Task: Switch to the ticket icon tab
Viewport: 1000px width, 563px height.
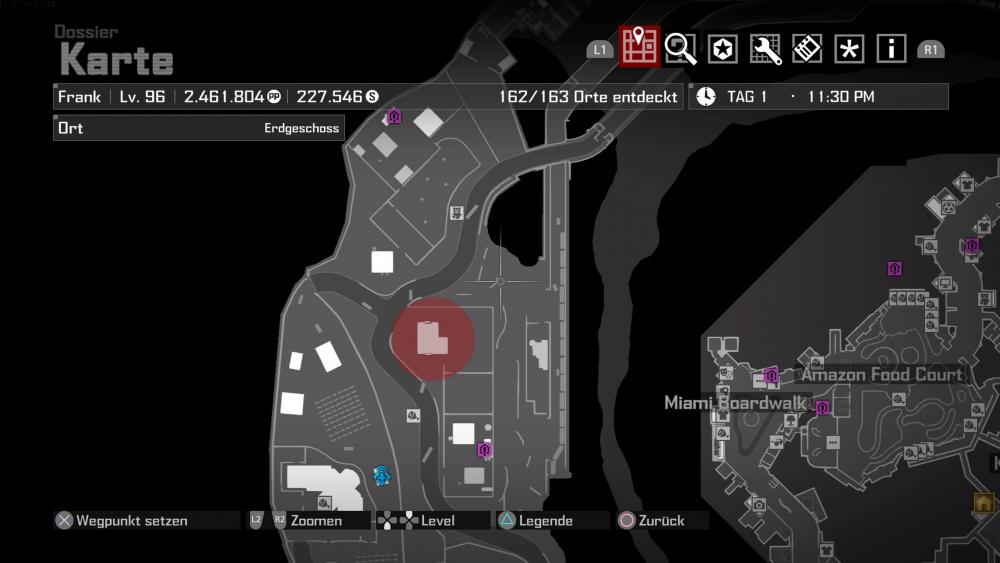Action: point(807,48)
